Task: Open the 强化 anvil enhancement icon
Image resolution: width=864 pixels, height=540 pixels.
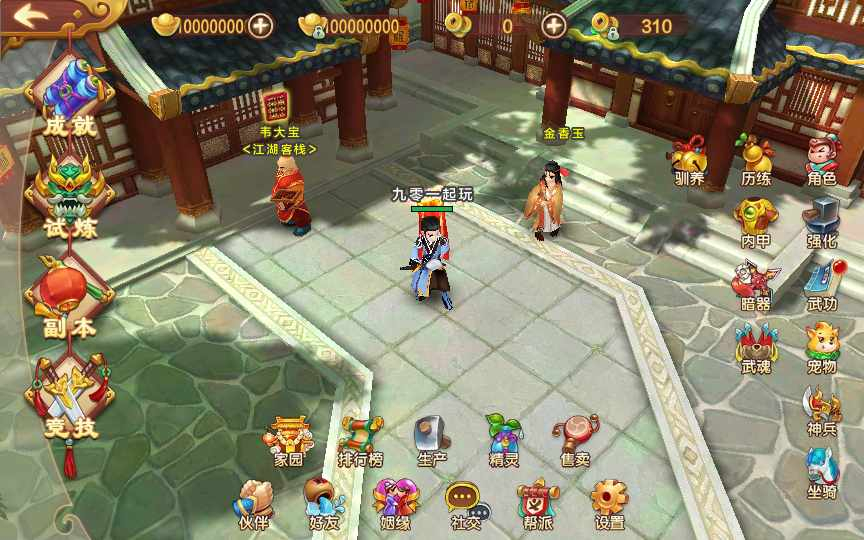Action: [x=821, y=220]
